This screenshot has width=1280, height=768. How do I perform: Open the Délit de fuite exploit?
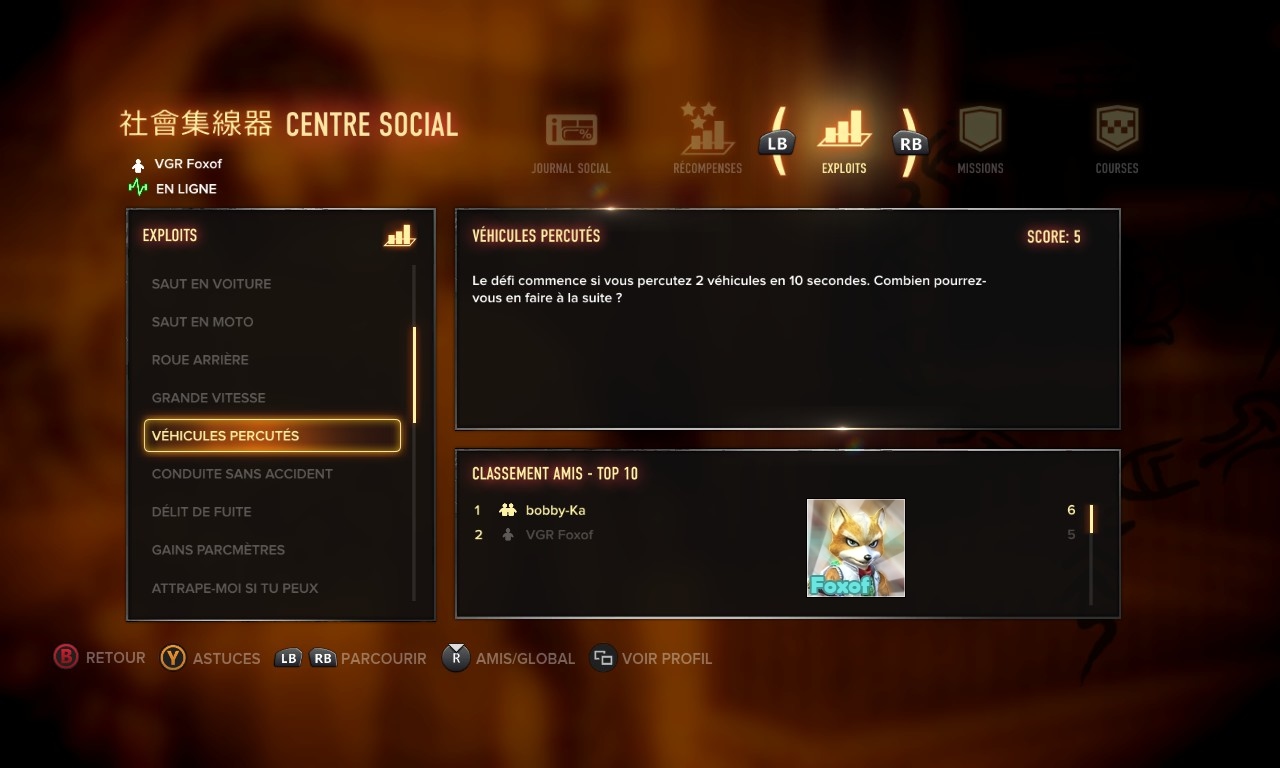201,512
